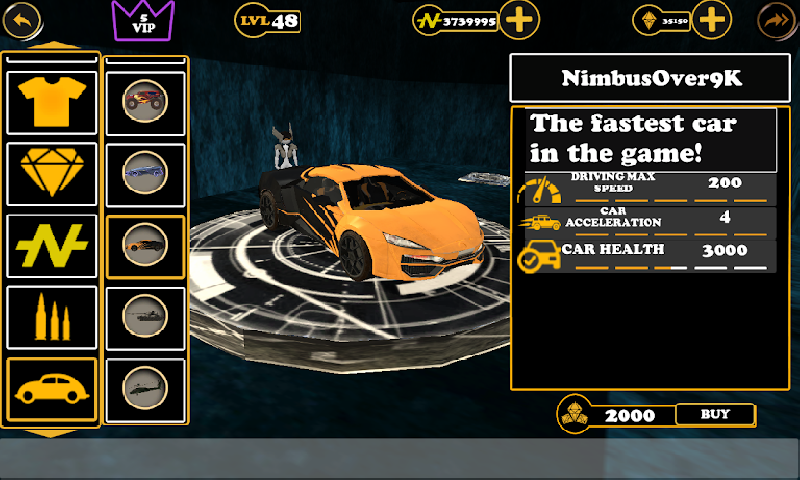Select the monster truck thumbnail

click(x=145, y=101)
